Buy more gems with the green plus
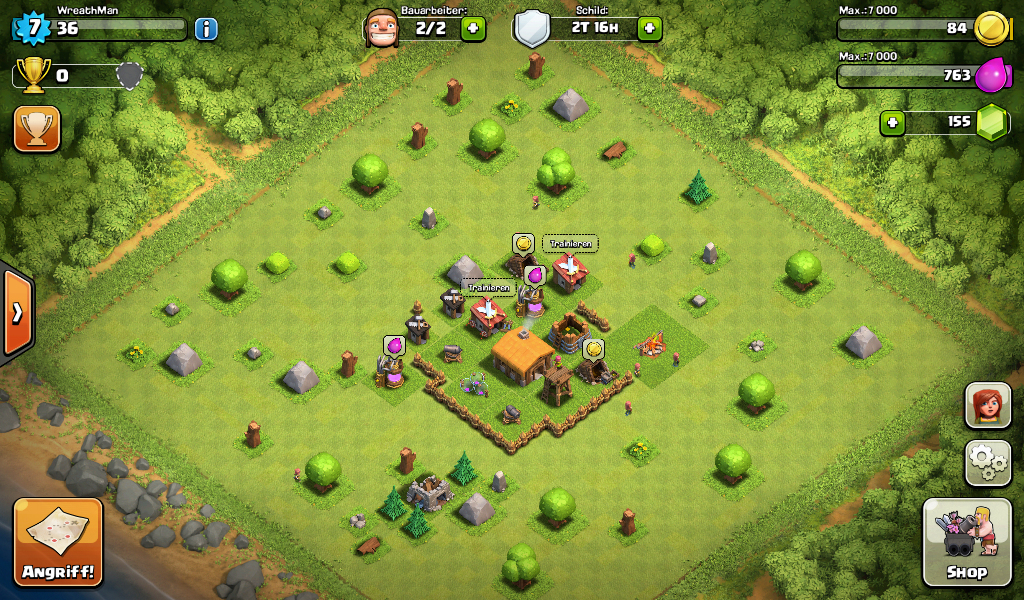The height and width of the screenshot is (600, 1024). pyautogui.click(x=893, y=123)
